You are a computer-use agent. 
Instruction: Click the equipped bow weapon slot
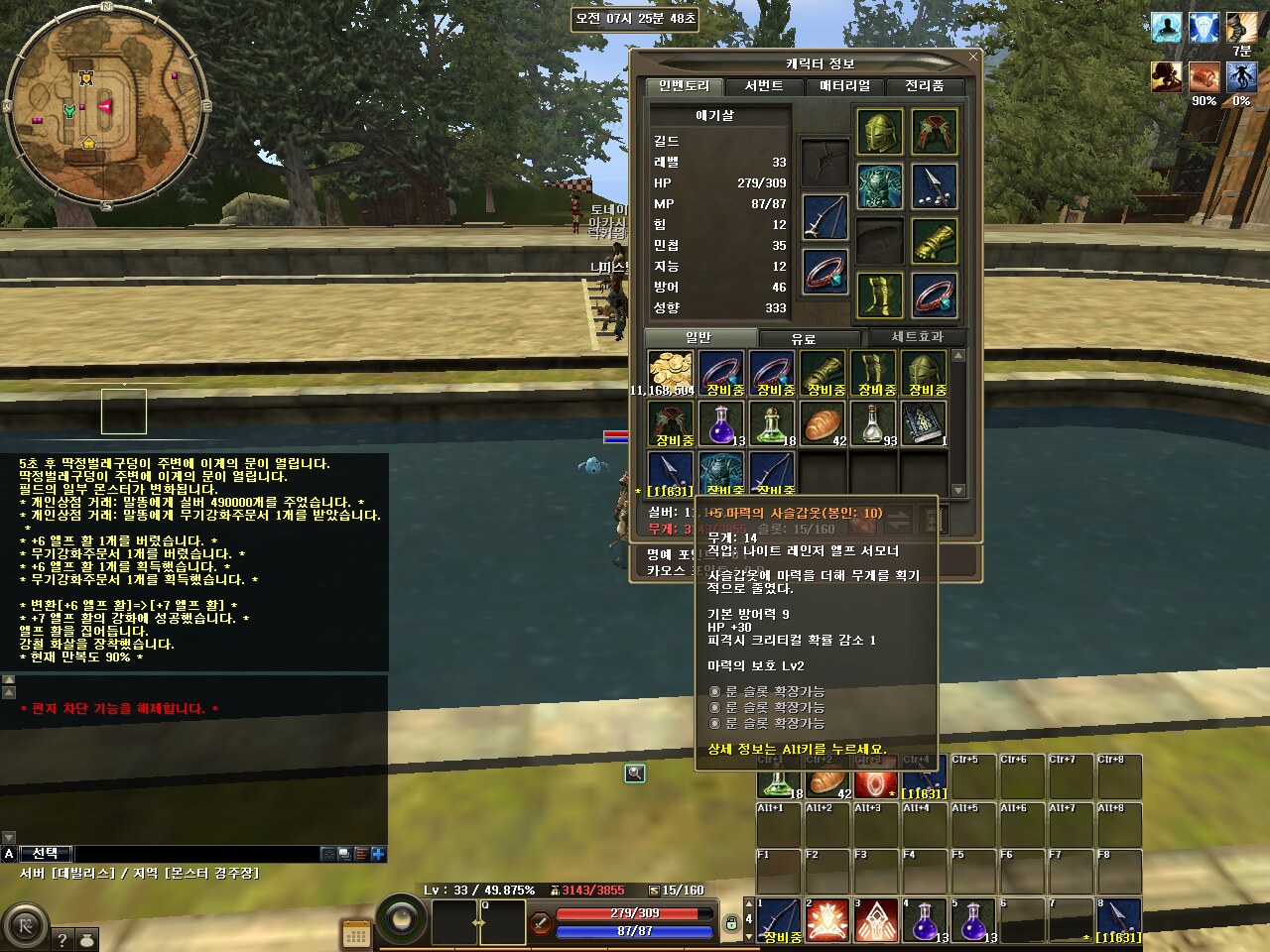[x=825, y=215]
